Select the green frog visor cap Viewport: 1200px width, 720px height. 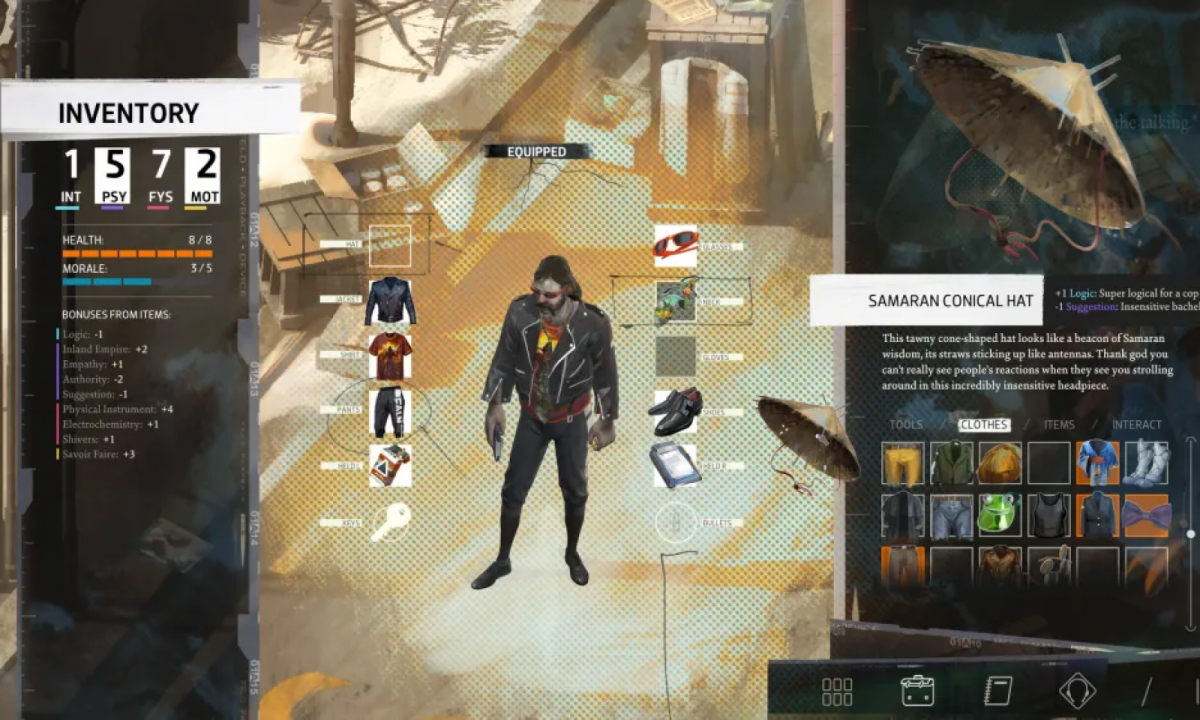1000,516
